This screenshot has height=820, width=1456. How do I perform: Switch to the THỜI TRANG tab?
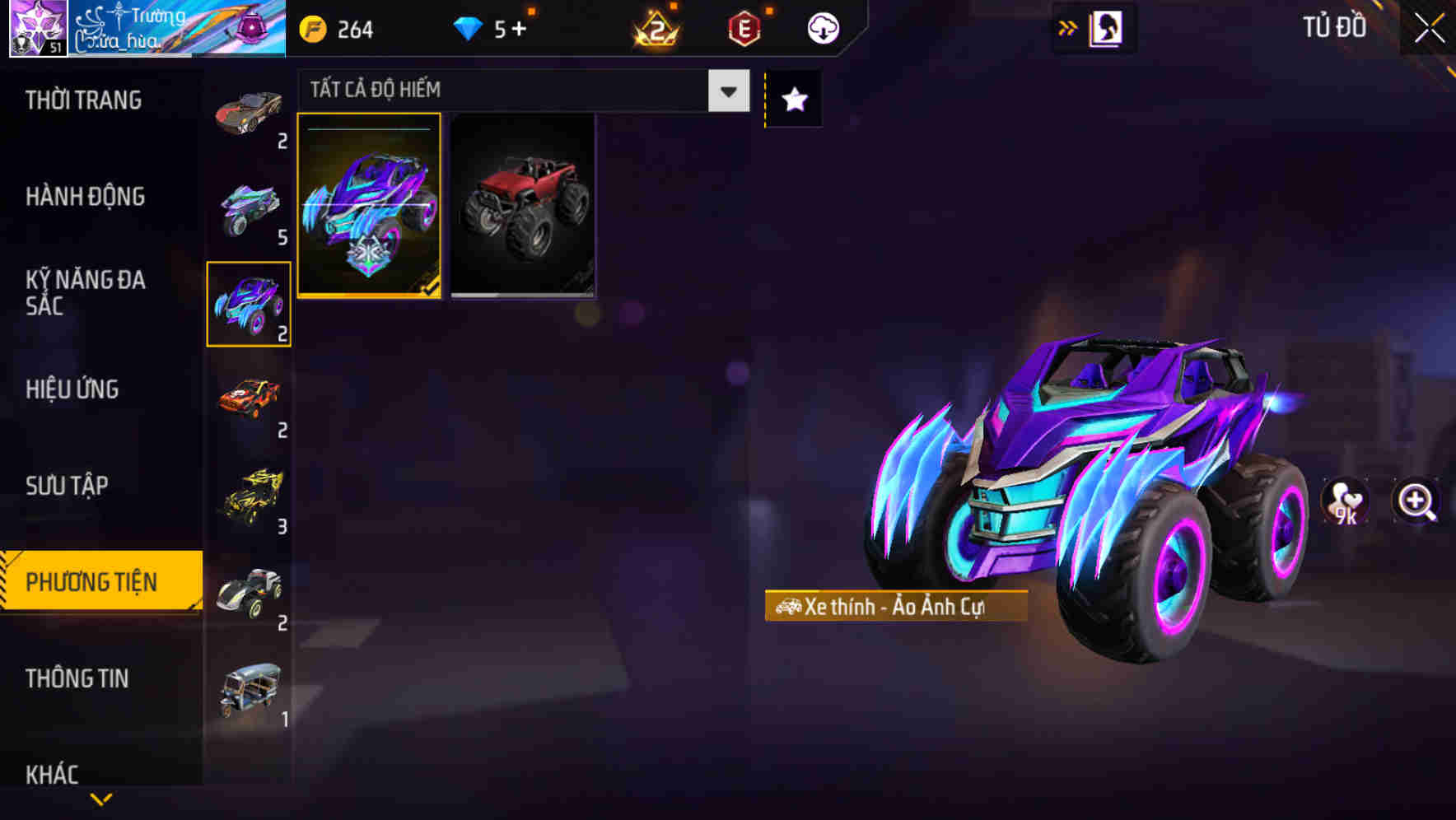(x=82, y=100)
